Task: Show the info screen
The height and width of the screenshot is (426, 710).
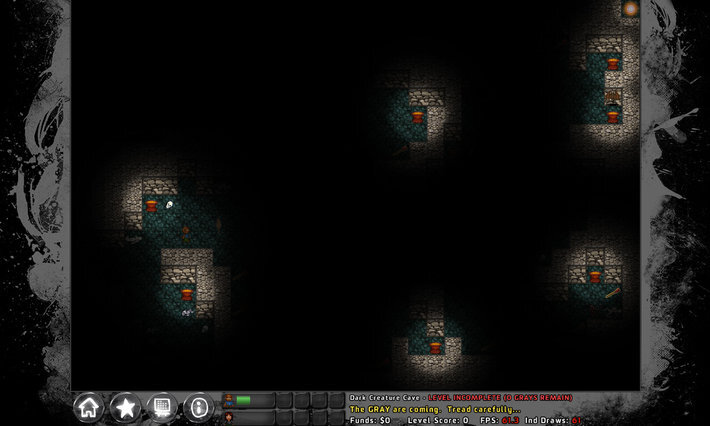Action: [x=198, y=406]
